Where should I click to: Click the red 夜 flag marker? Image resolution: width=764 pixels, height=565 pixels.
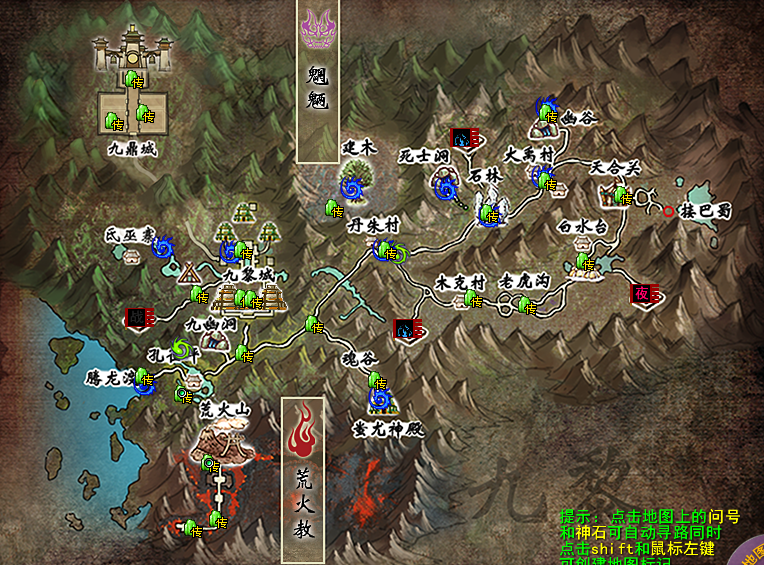pos(639,293)
